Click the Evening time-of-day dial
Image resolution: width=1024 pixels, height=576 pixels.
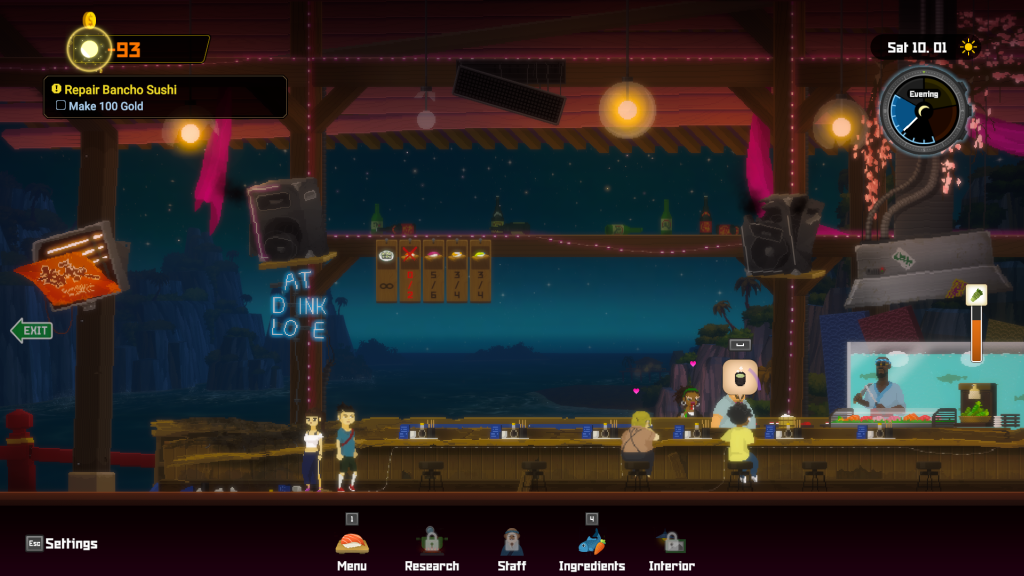922,109
